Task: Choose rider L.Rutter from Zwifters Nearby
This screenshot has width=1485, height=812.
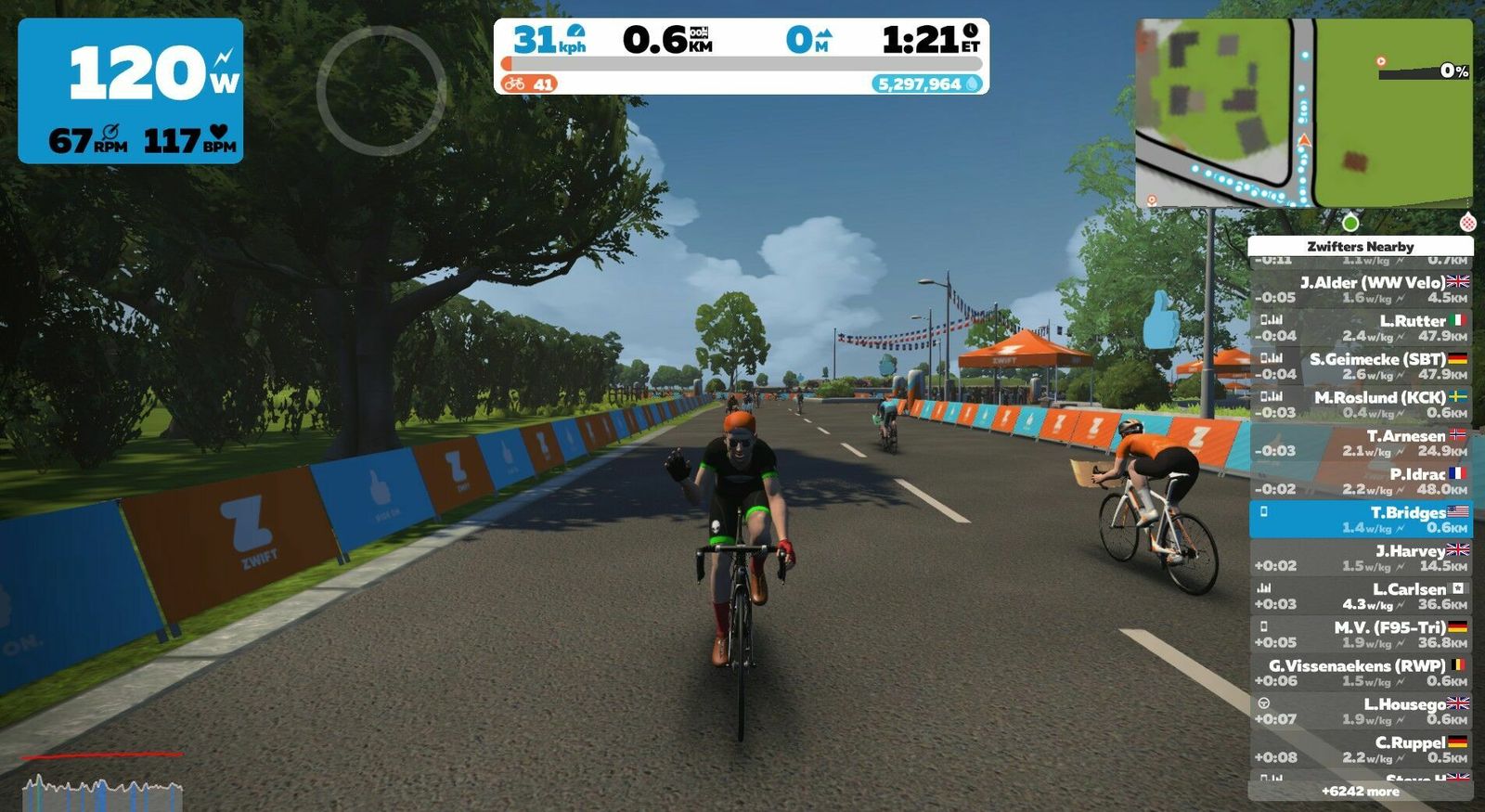Action: [x=1360, y=328]
